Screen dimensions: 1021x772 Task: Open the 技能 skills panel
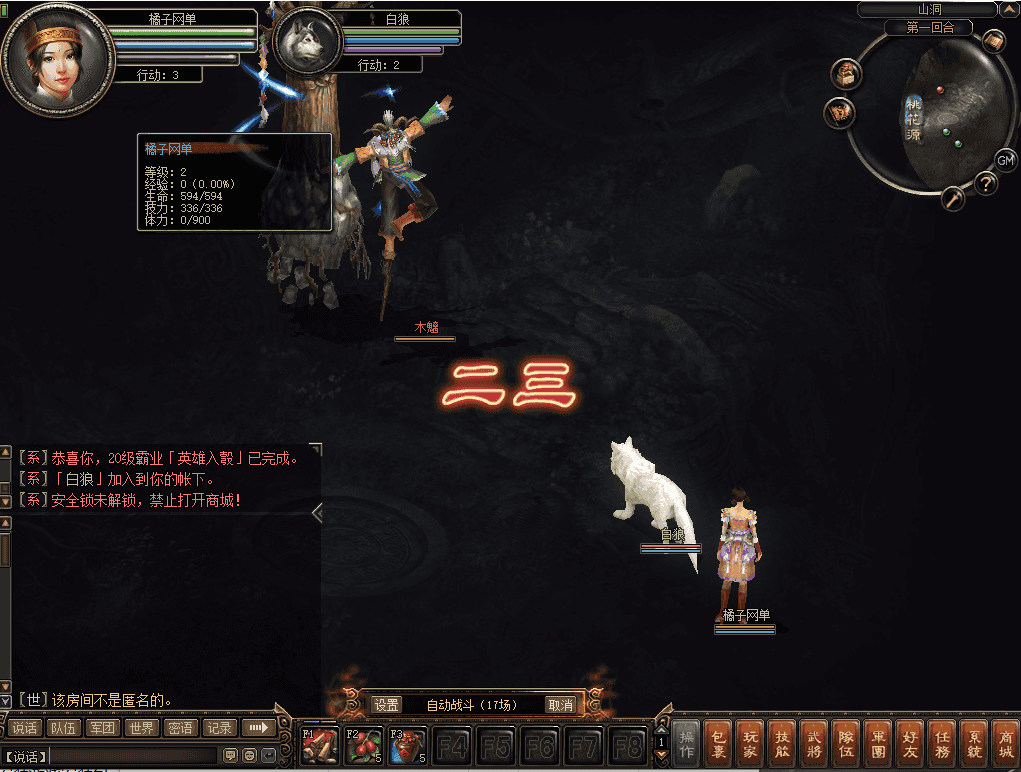[783, 744]
